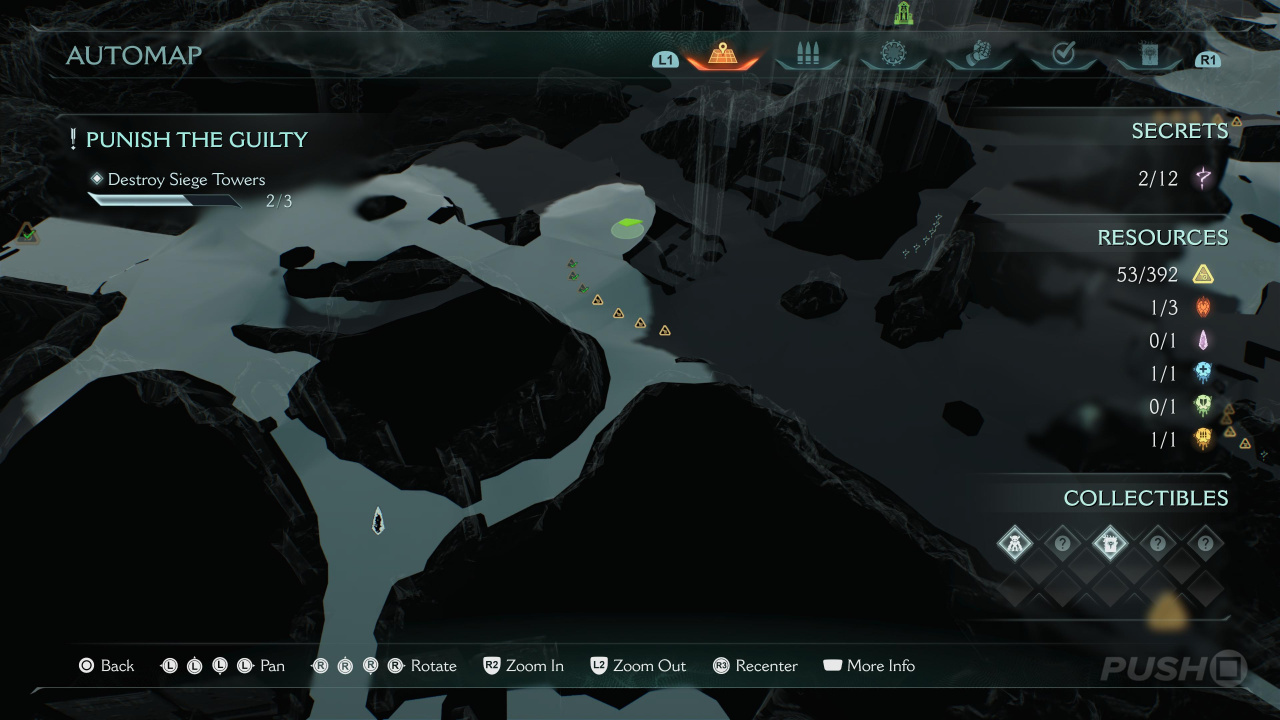The width and height of the screenshot is (1280, 720).
Task: Select the Automap tab icon
Action: click(x=722, y=54)
